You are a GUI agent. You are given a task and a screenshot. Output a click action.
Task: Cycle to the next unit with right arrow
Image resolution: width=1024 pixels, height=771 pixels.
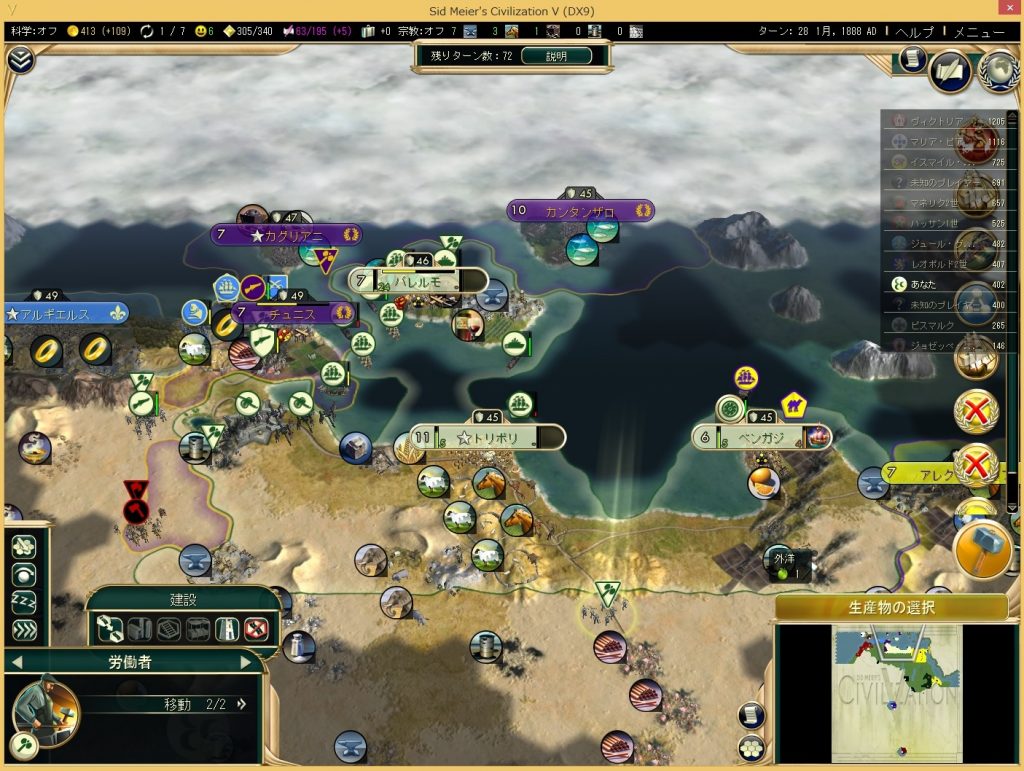click(247, 662)
